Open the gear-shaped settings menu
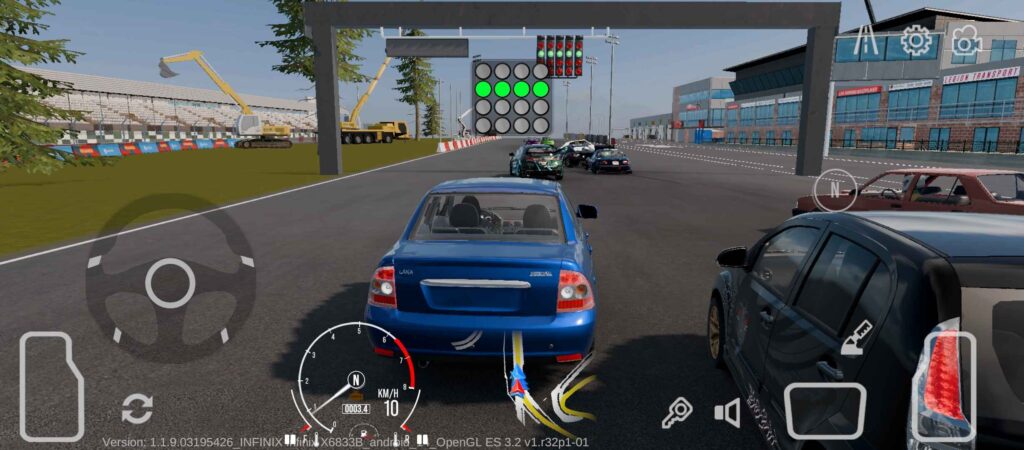 [915, 40]
